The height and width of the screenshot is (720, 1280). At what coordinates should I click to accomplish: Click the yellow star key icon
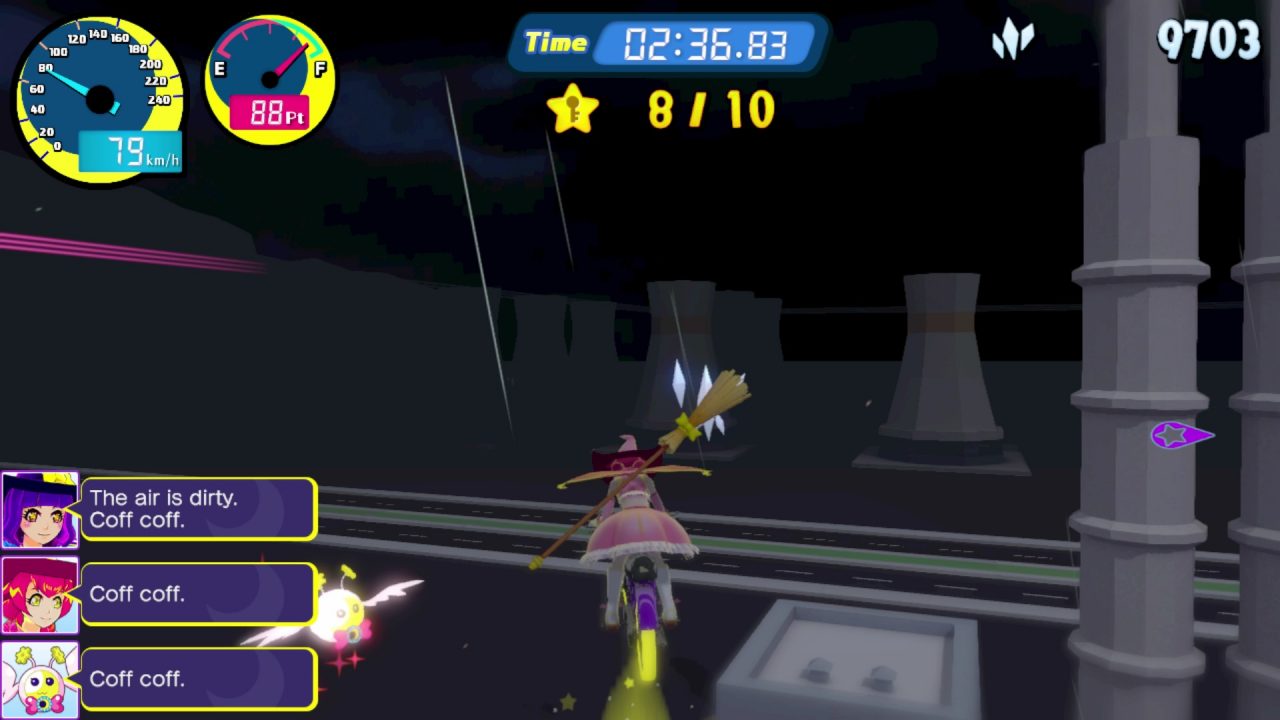tap(573, 109)
